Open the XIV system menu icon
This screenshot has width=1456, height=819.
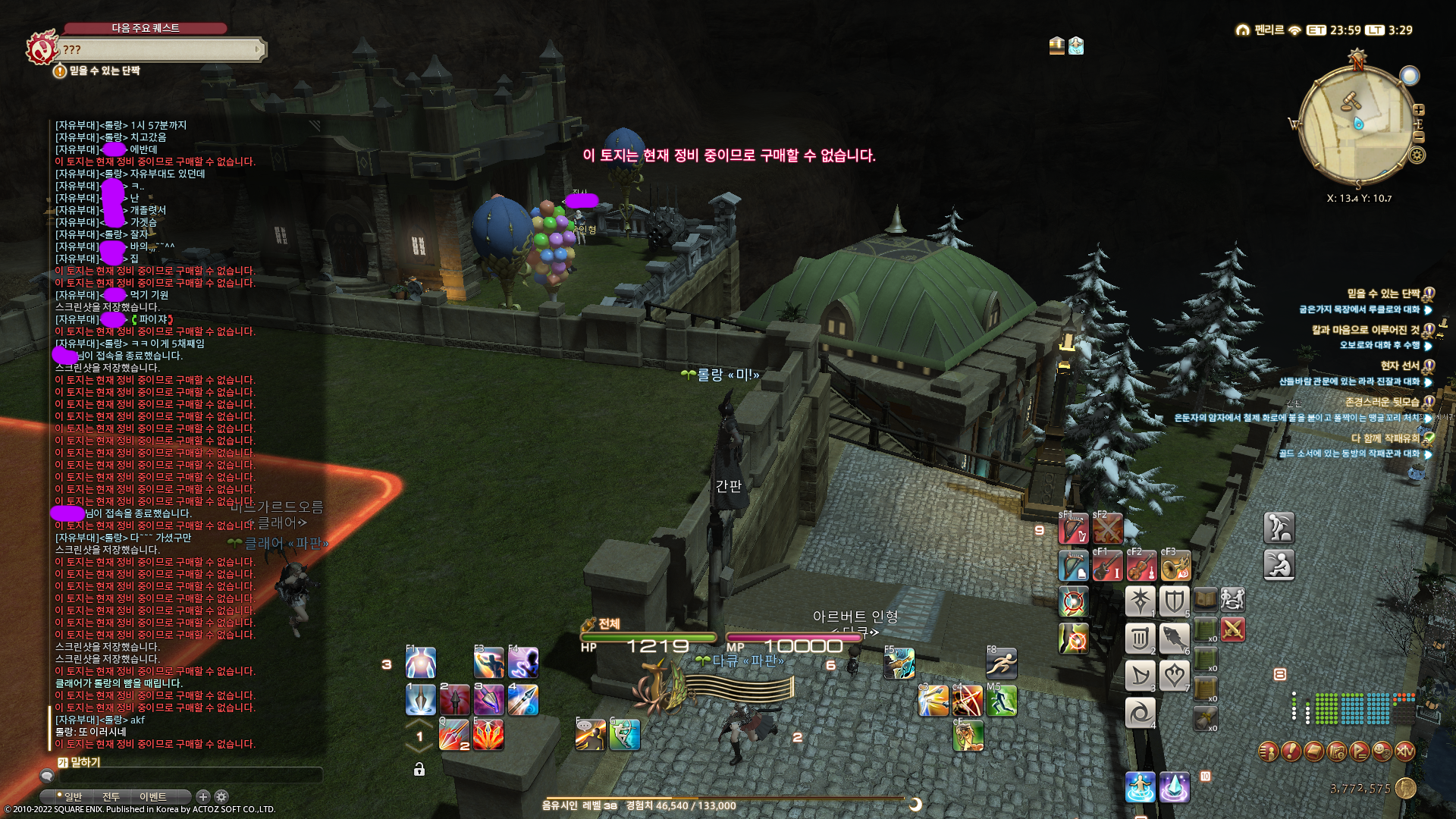point(1404,752)
